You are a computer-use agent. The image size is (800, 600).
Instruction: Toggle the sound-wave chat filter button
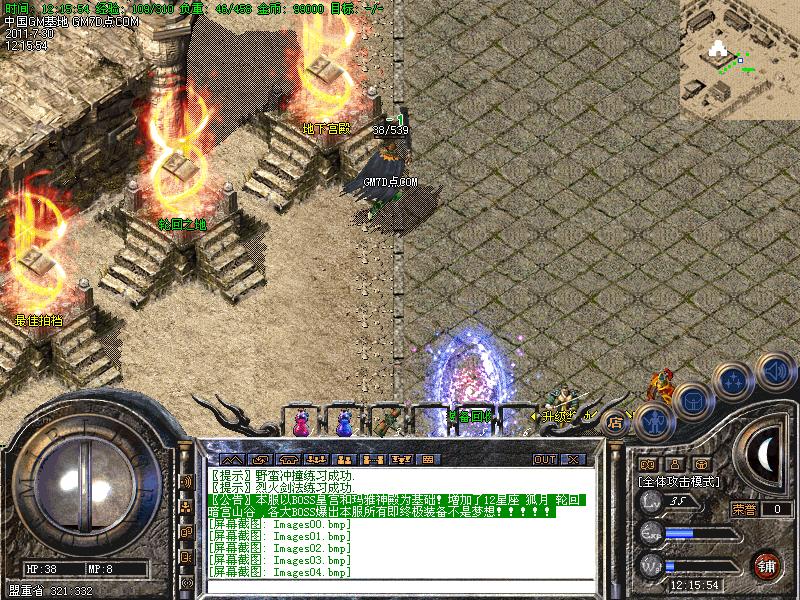(x=186, y=482)
